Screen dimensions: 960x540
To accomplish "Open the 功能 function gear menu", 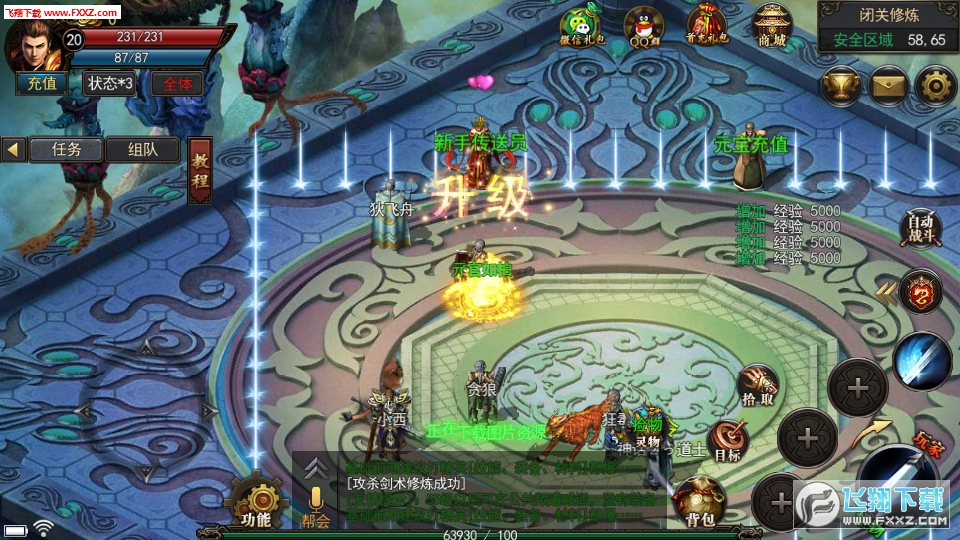I will point(256,502).
